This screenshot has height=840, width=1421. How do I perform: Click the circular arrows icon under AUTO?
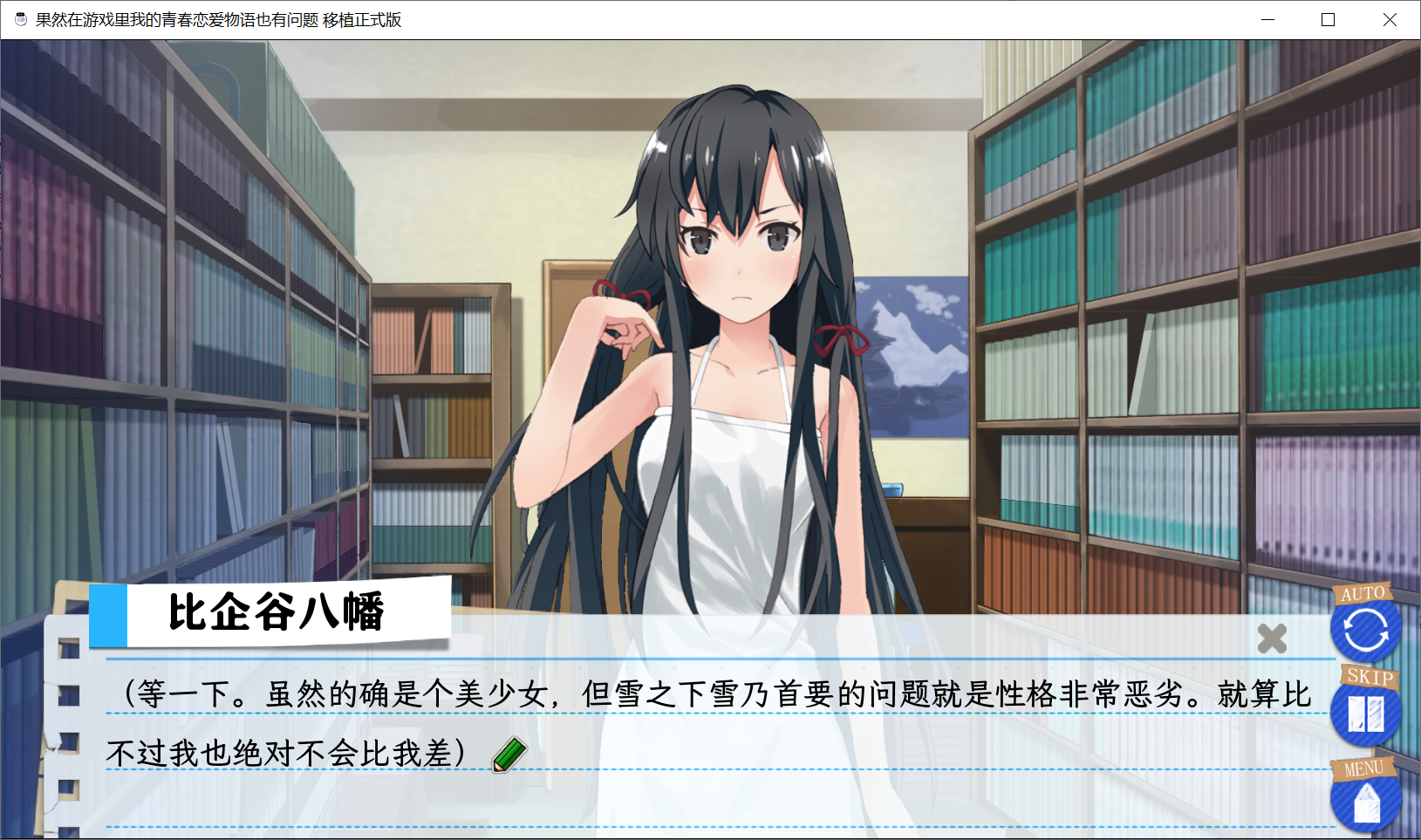[x=1366, y=630]
